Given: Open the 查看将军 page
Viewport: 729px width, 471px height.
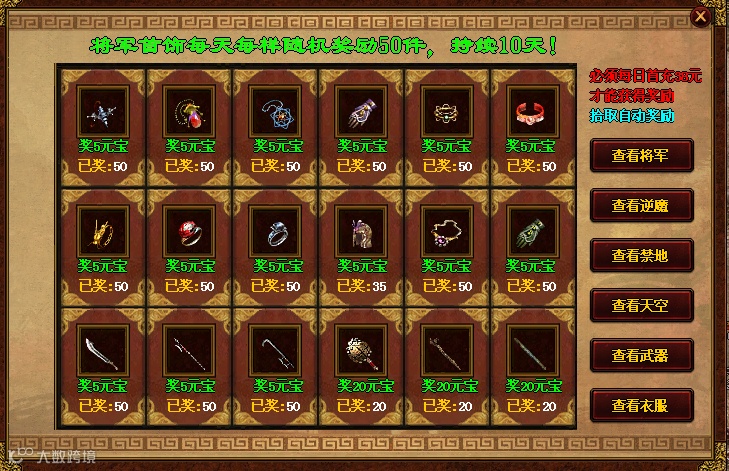Looking at the screenshot, I should point(640,155).
